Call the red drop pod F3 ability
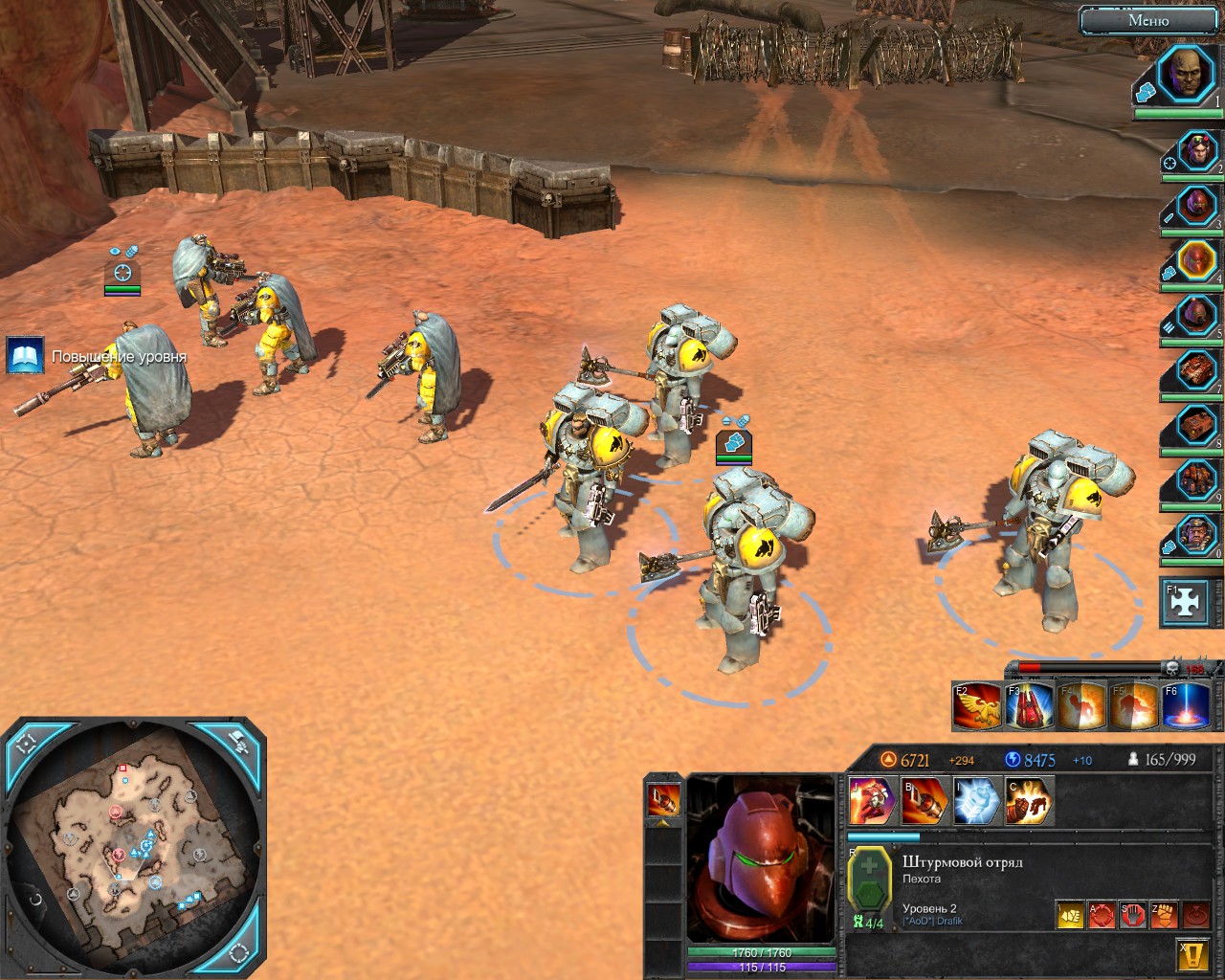Image resolution: width=1225 pixels, height=980 pixels. [x=1030, y=705]
